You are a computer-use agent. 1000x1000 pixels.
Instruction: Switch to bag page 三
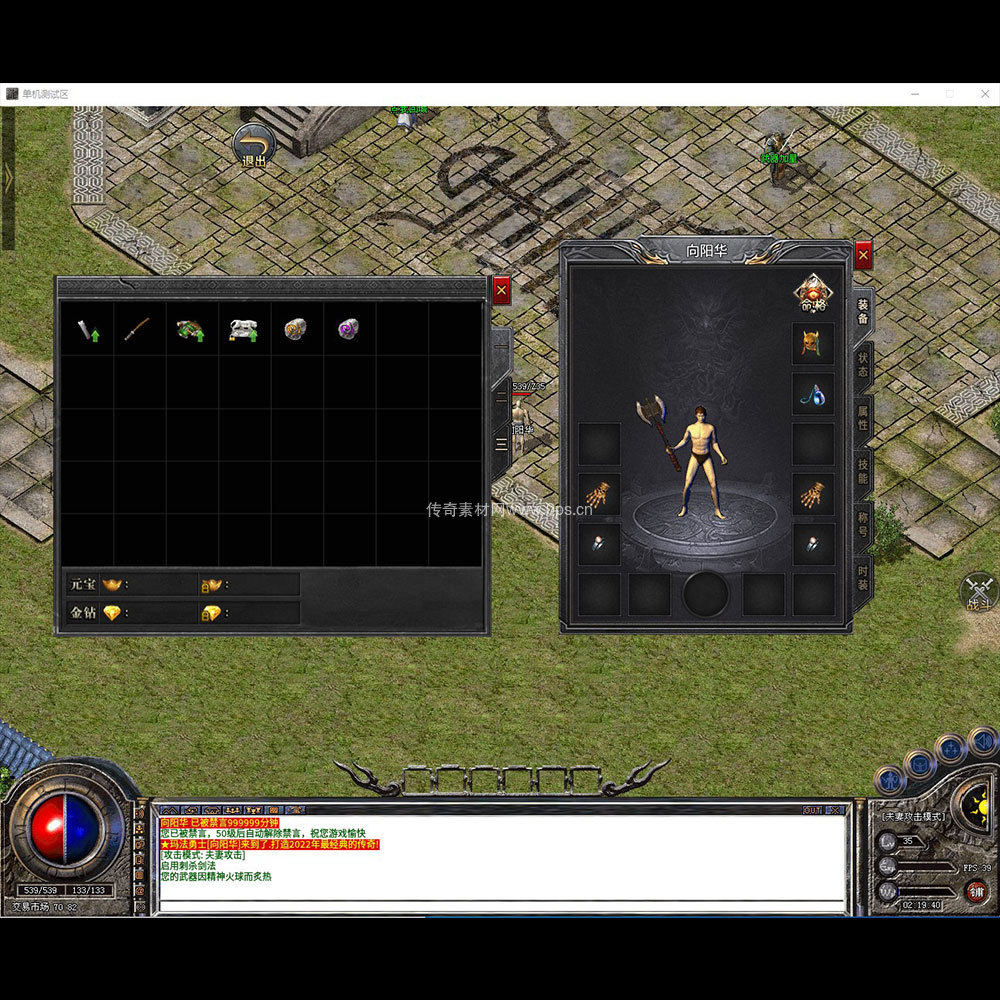click(x=501, y=441)
